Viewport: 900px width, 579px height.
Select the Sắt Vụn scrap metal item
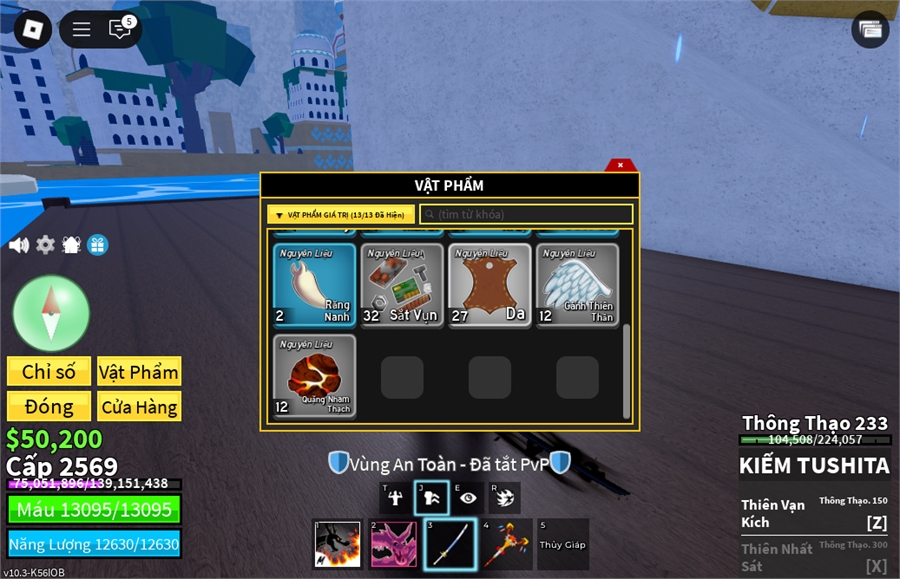[401, 285]
